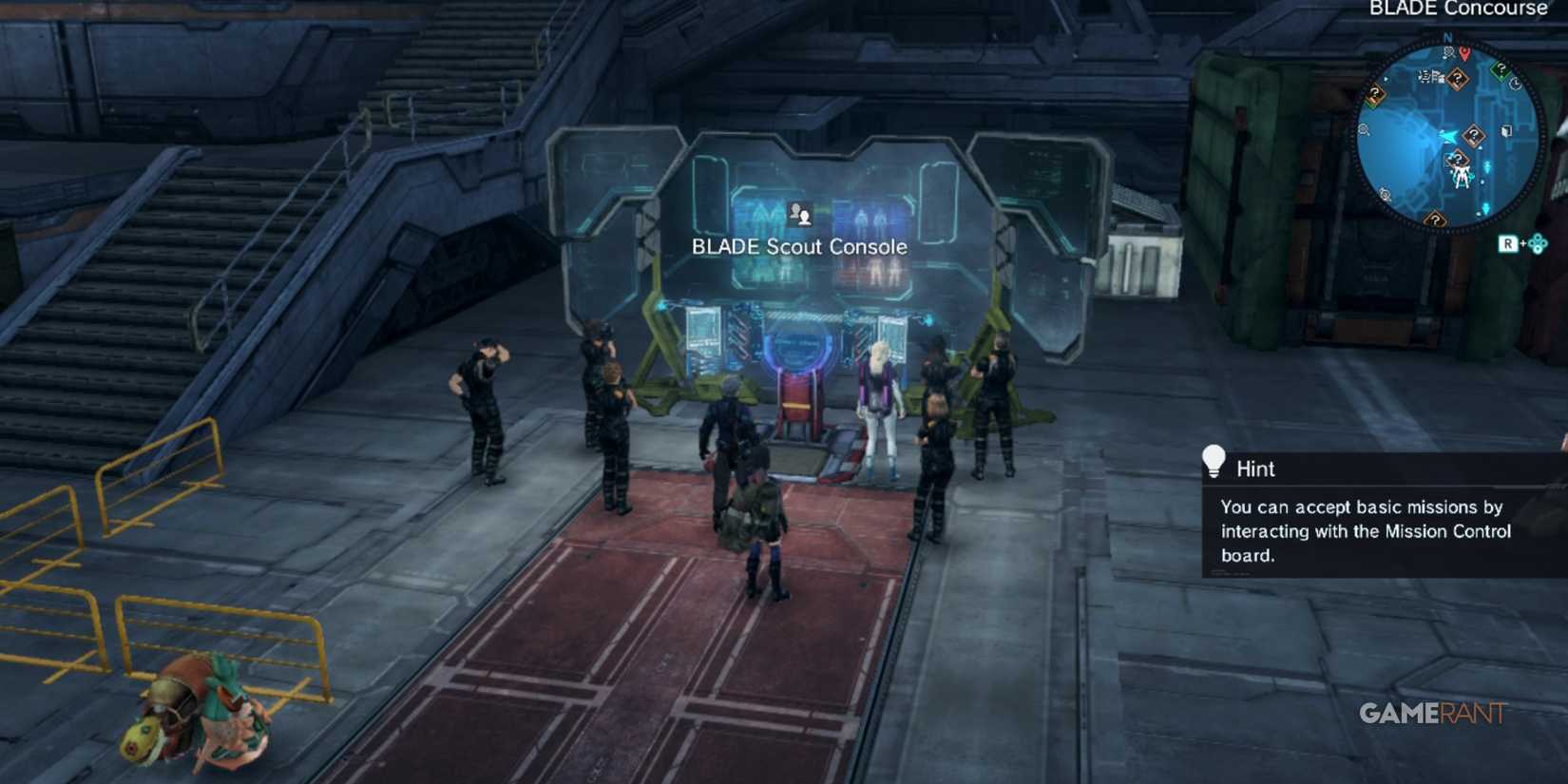
Task: Select the green quest diamond on the minimap
Action: coord(1501,69)
